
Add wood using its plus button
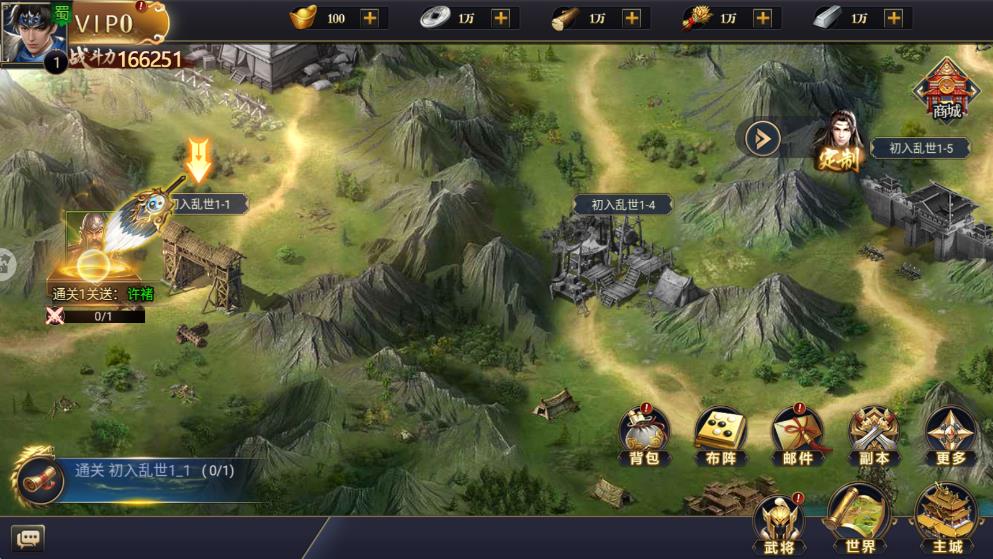632,18
